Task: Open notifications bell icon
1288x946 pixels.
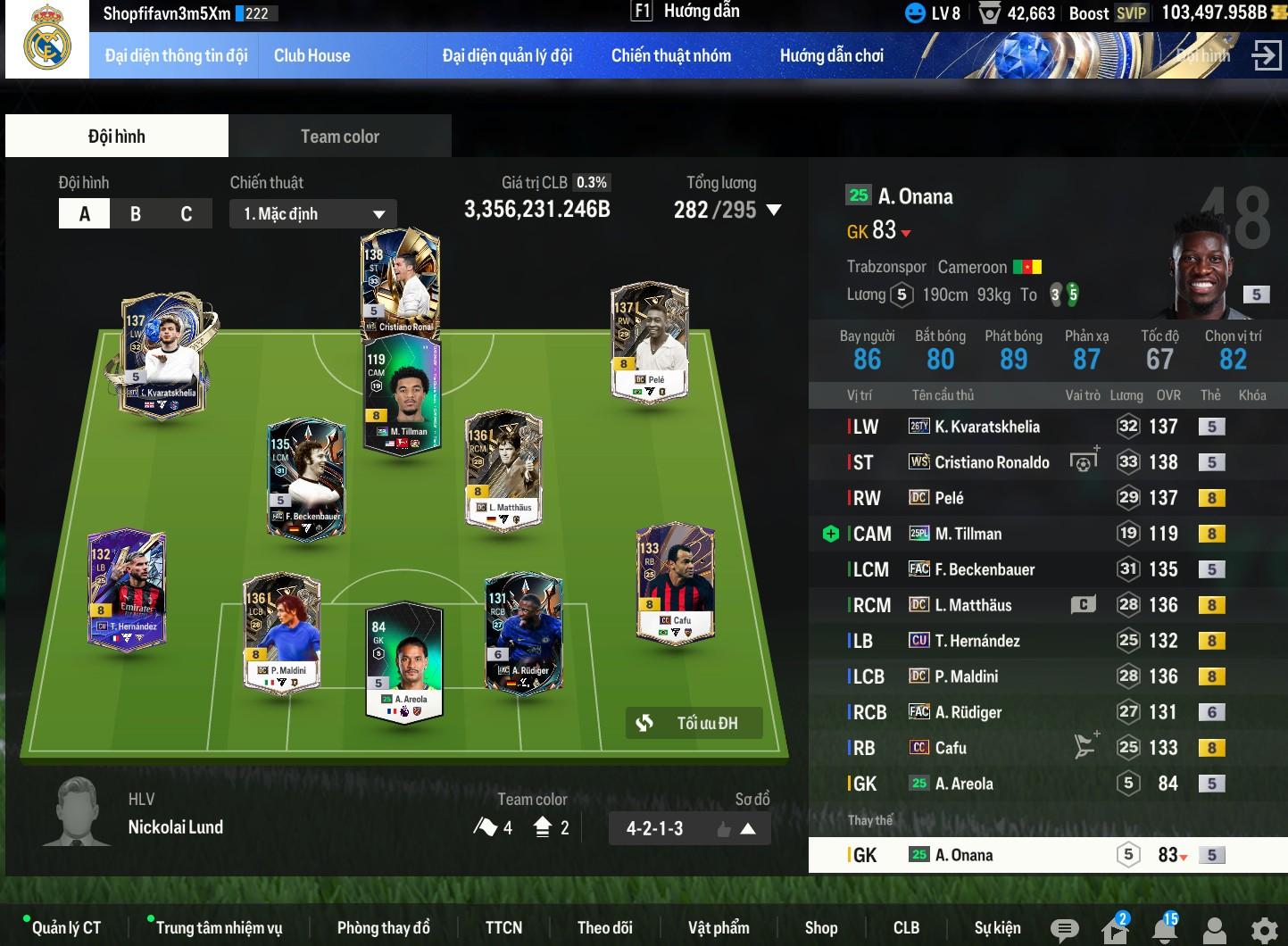Action: [x=1164, y=930]
